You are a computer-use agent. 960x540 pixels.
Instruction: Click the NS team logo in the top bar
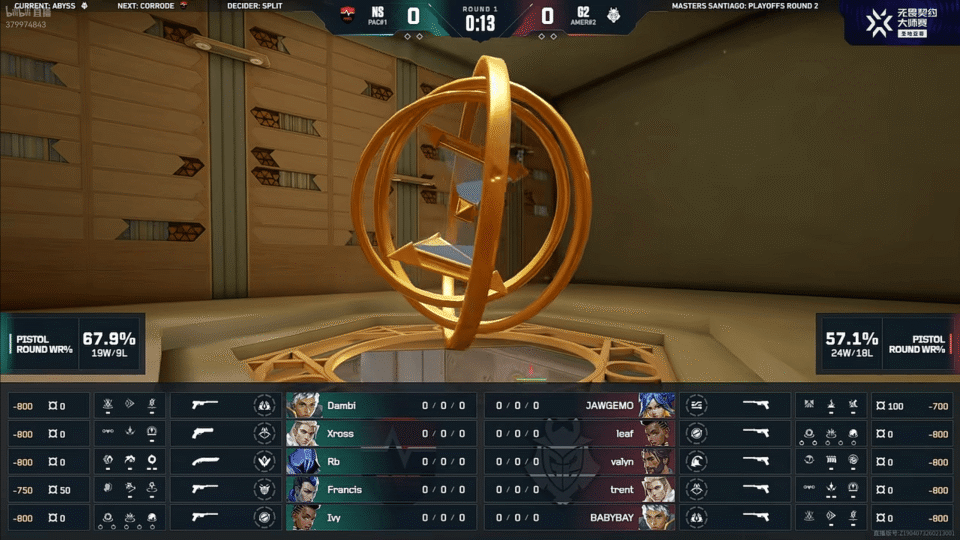click(x=348, y=16)
